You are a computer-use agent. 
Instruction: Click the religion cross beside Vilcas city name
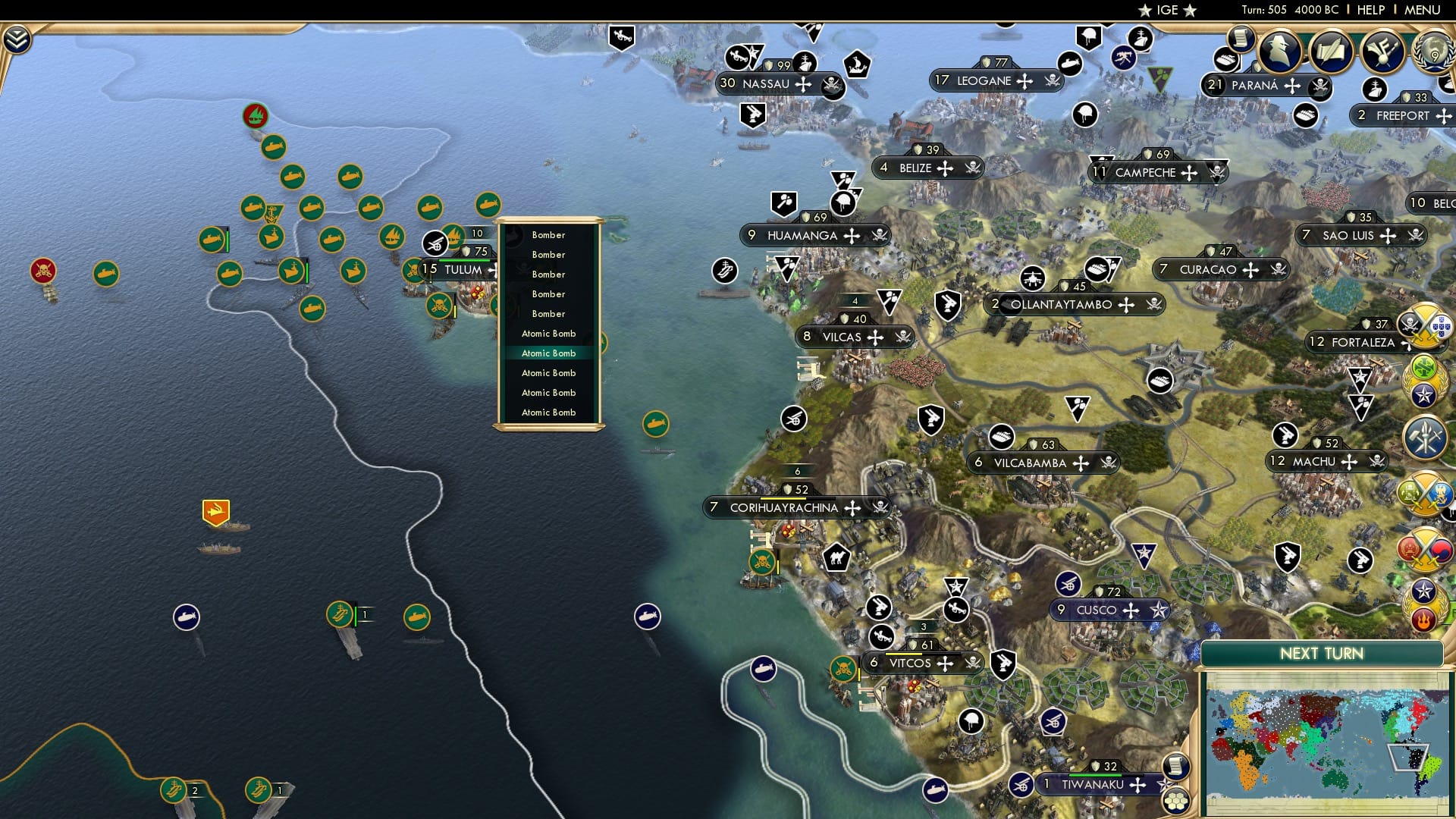(876, 337)
